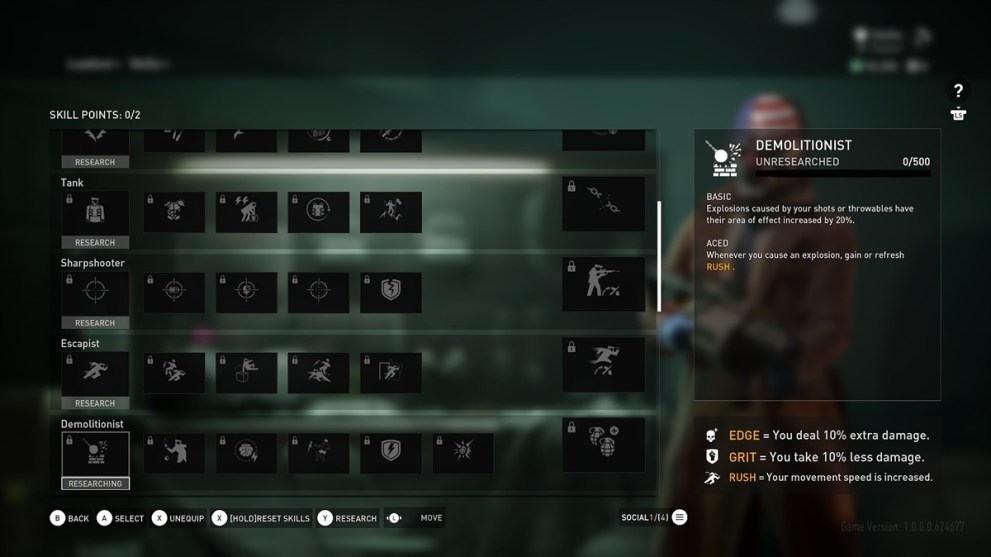
Task: Click the Research button under Tank
Action: coord(95,242)
